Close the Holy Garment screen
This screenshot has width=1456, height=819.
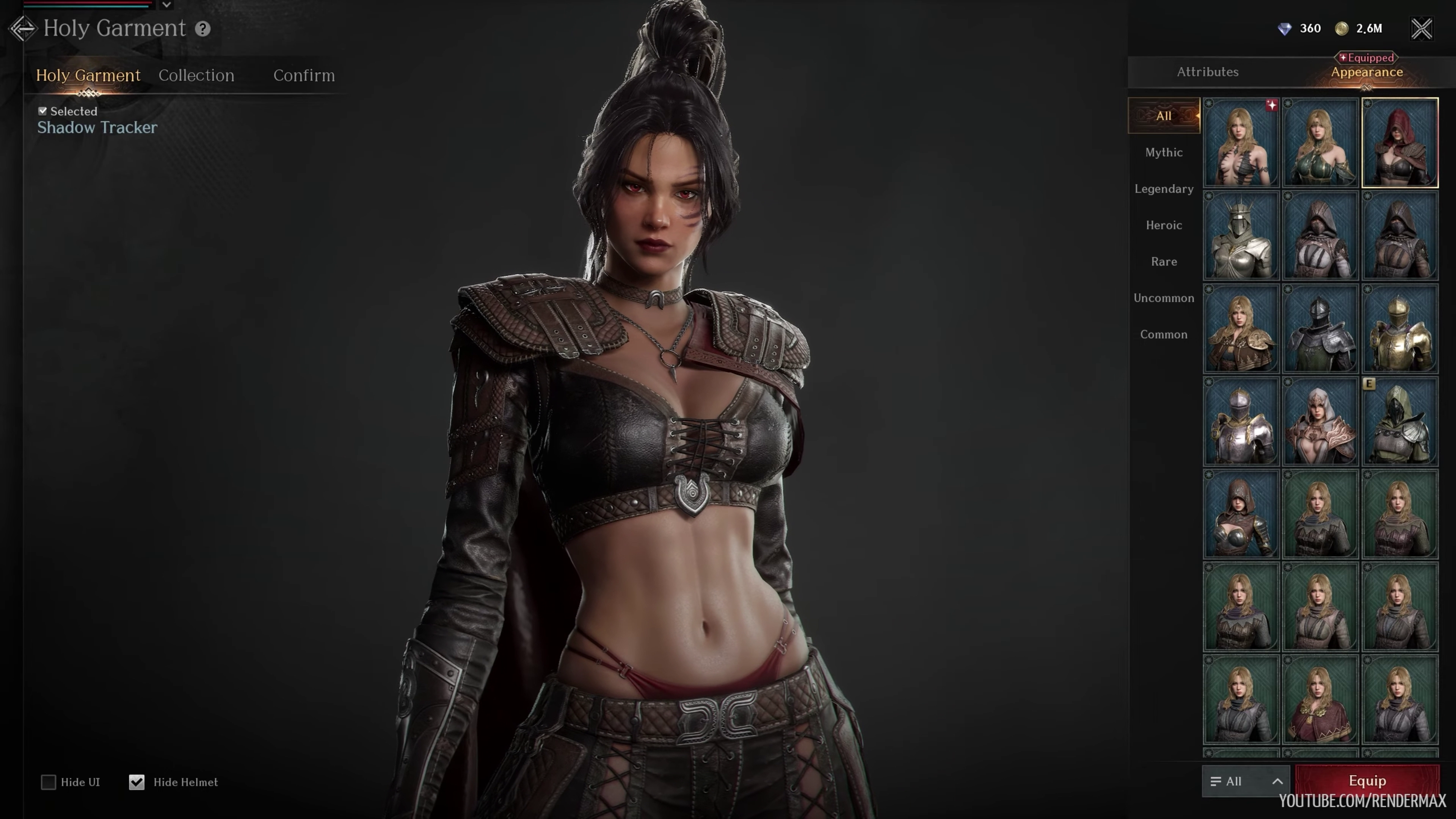coord(1421,28)
